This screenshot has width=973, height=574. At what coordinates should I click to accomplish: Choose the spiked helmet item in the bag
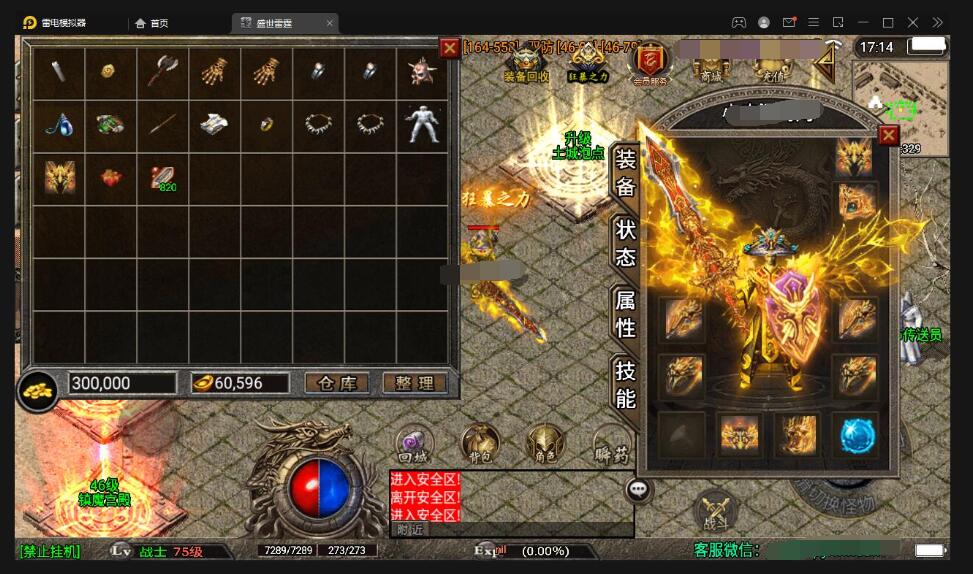click(x=422, y=71)
